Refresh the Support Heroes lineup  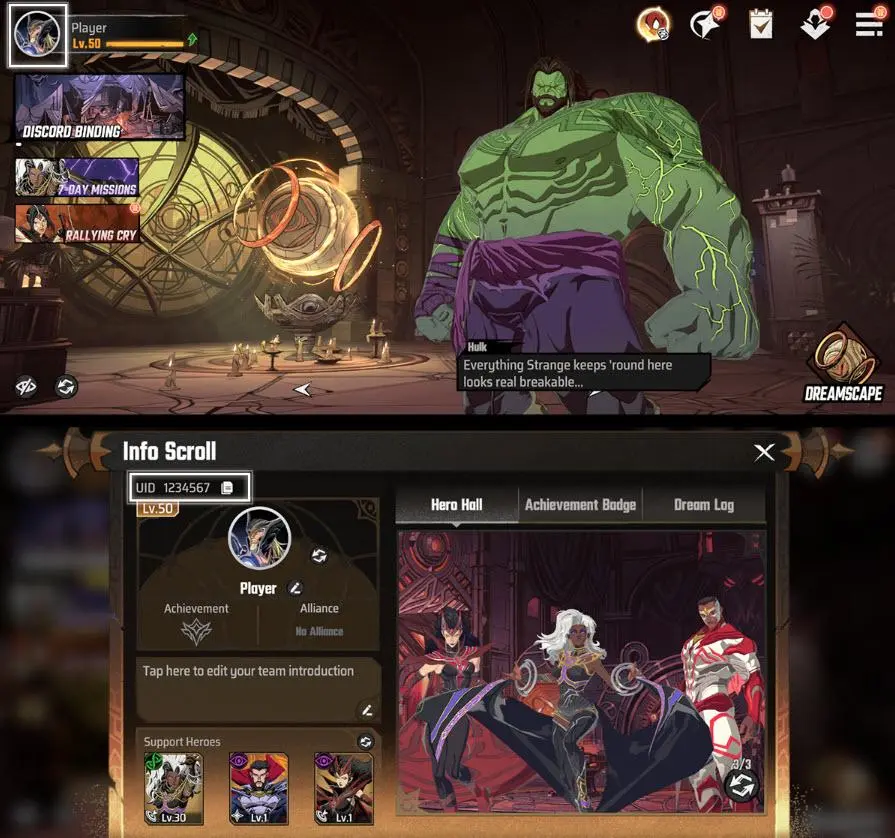tap(365, 741)
